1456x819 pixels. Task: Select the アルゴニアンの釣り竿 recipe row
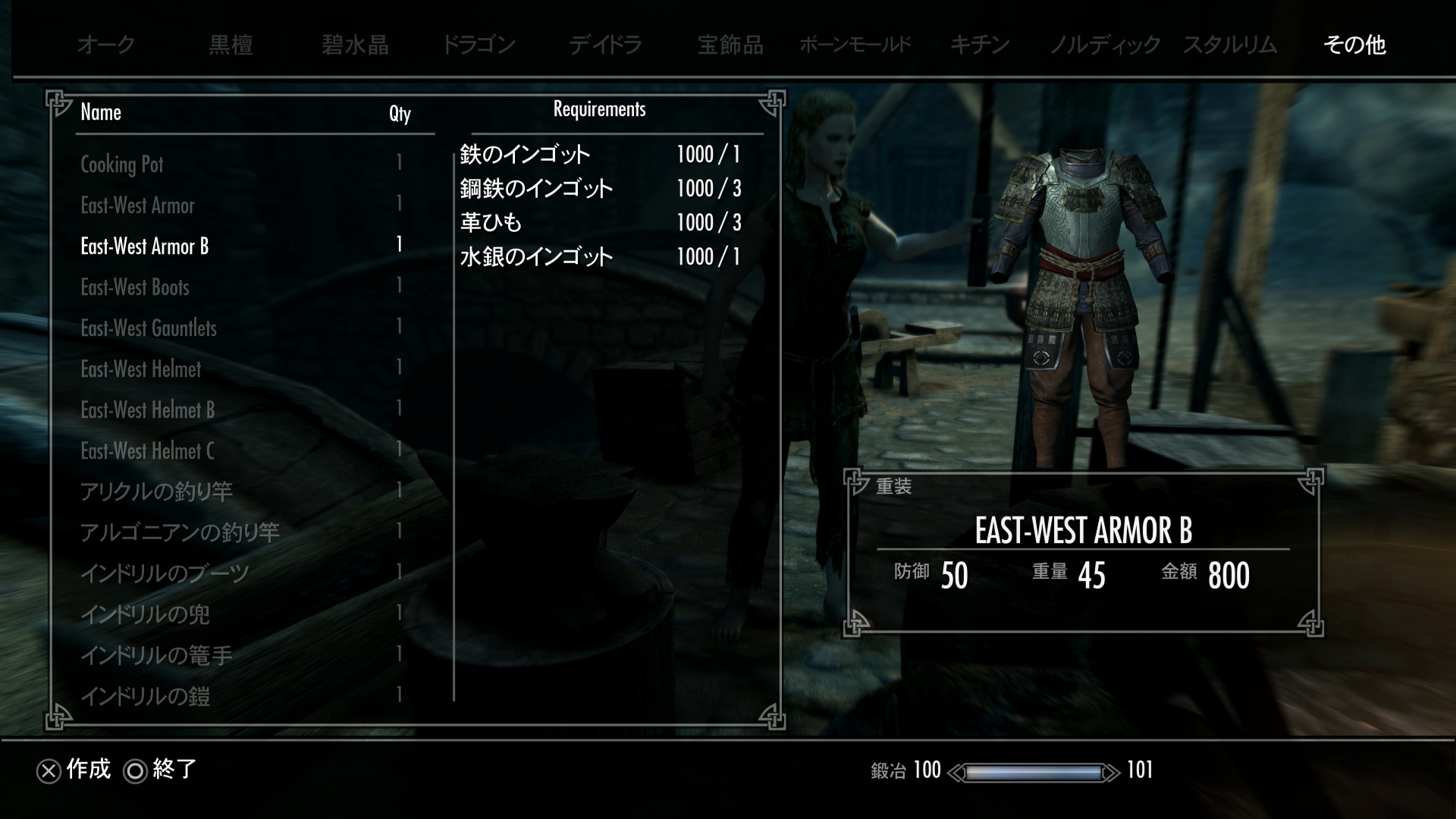tap(180, 533)
